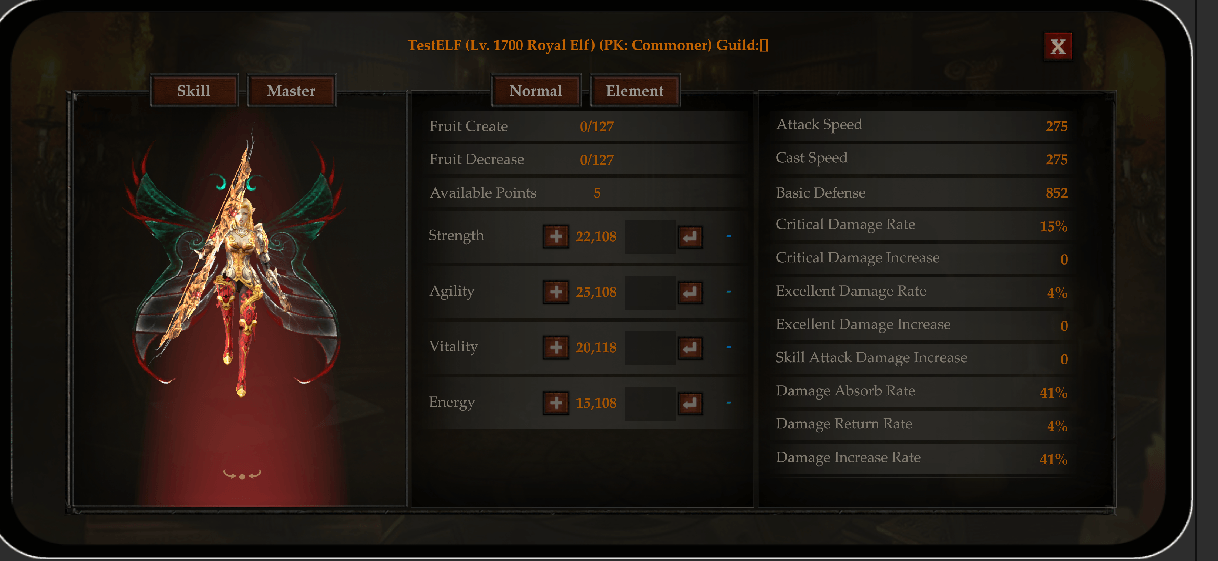The height and width of the screenshot is (561, 1218).
Task: Apply Vitality points with the enter button
Action: [690, 348]
